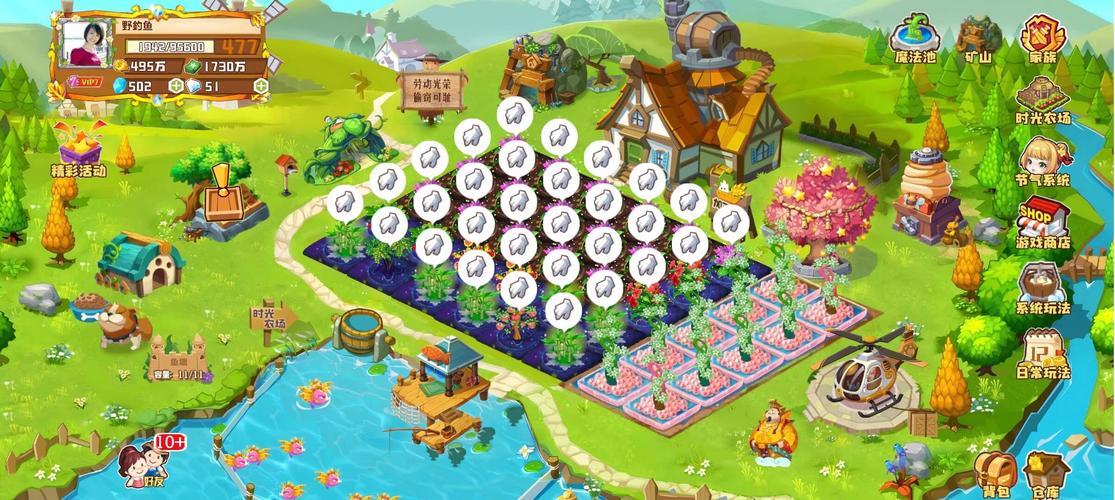Open the 仓库 warehouse
Image resolution: width=1115 pixels, height=500 pixels.
(x=1046, y=471)
